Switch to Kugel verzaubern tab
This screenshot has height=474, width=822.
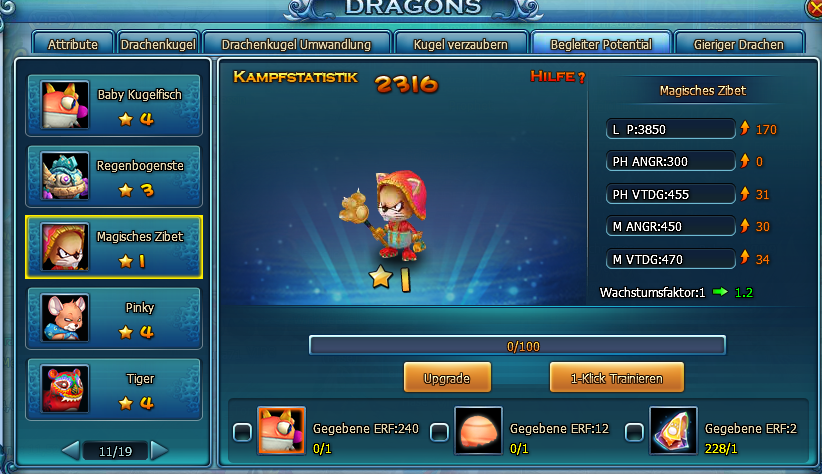pos(459,44)
